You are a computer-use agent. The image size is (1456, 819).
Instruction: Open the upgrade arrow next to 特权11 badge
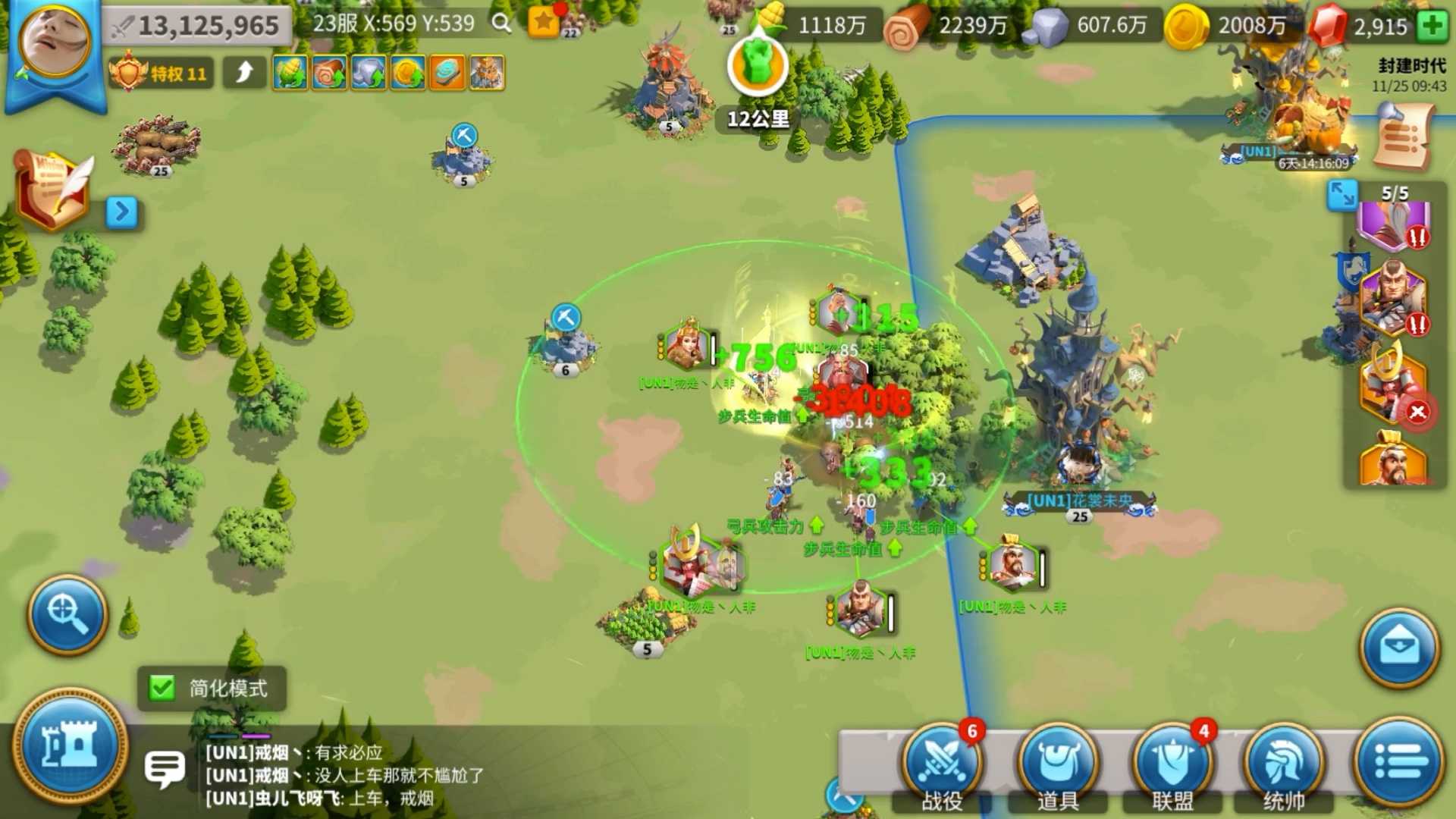pos(244,72)
